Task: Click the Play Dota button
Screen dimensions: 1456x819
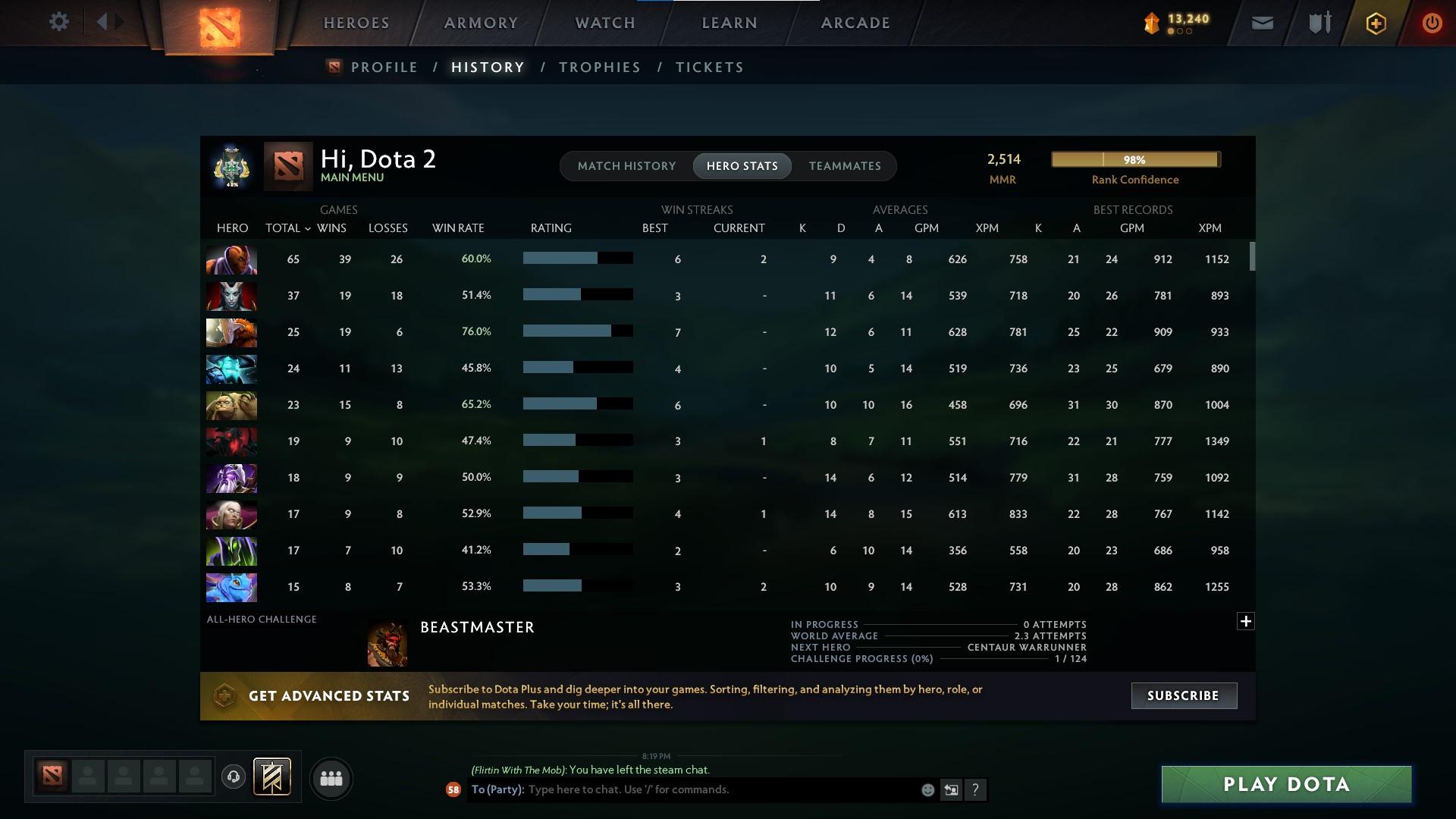Action: pos(1285,784)
